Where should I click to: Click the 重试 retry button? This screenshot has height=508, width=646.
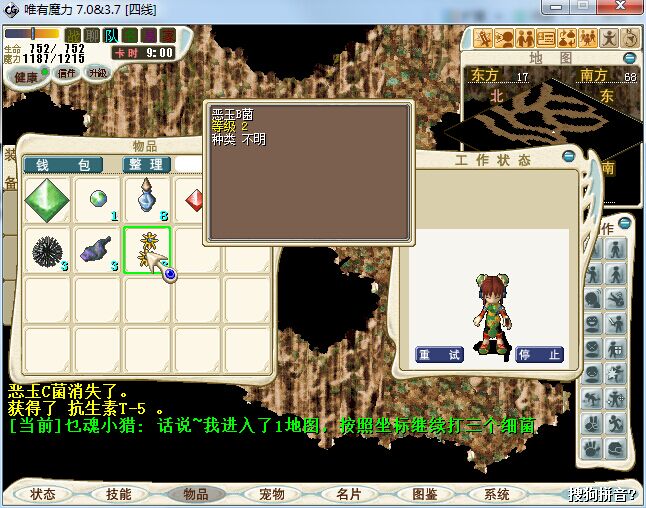coord(439,355)
